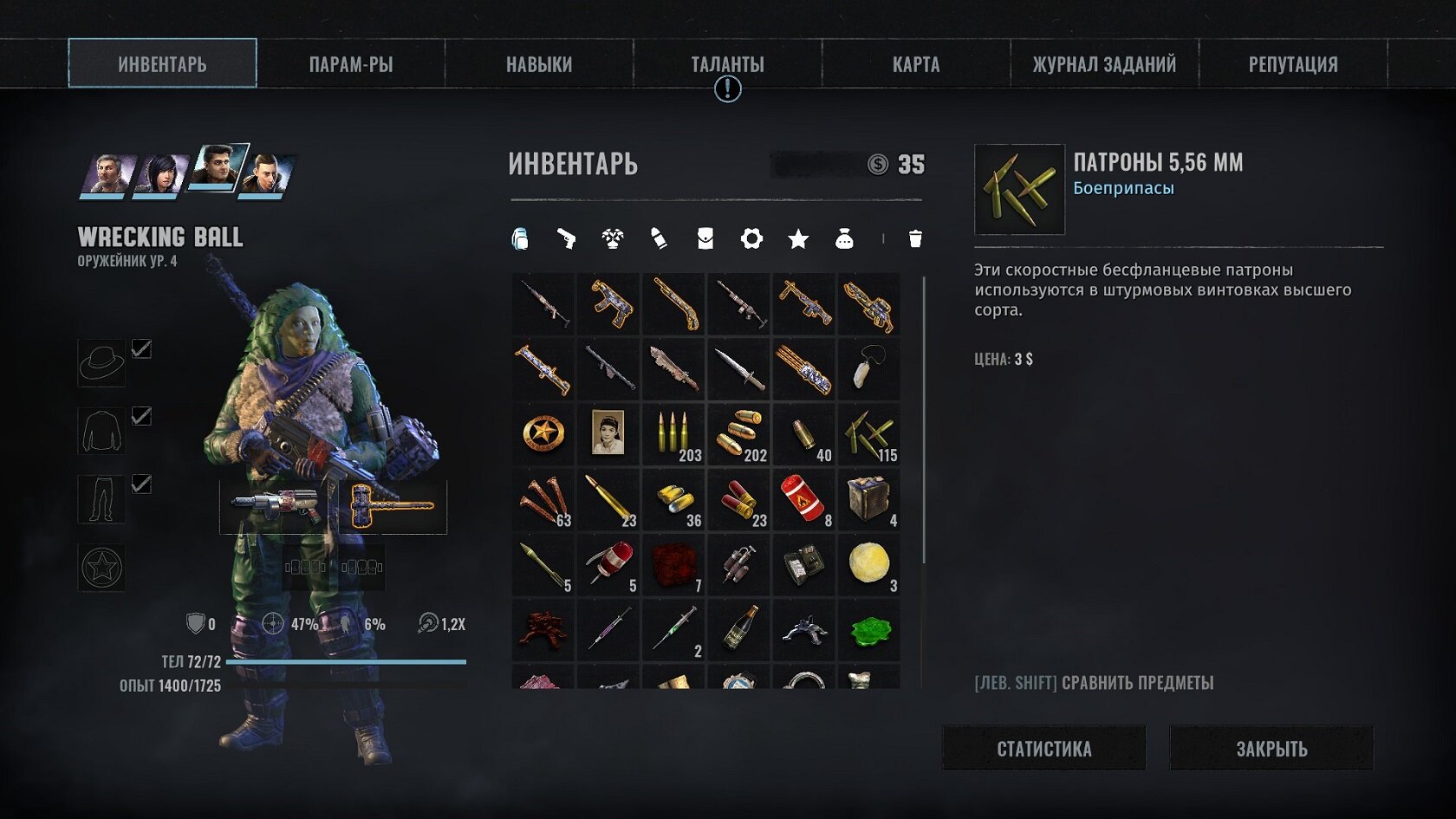This screenshot has width=1456, height=819.
Task: Select the gold sheriff star badge item
Action: 543,434
